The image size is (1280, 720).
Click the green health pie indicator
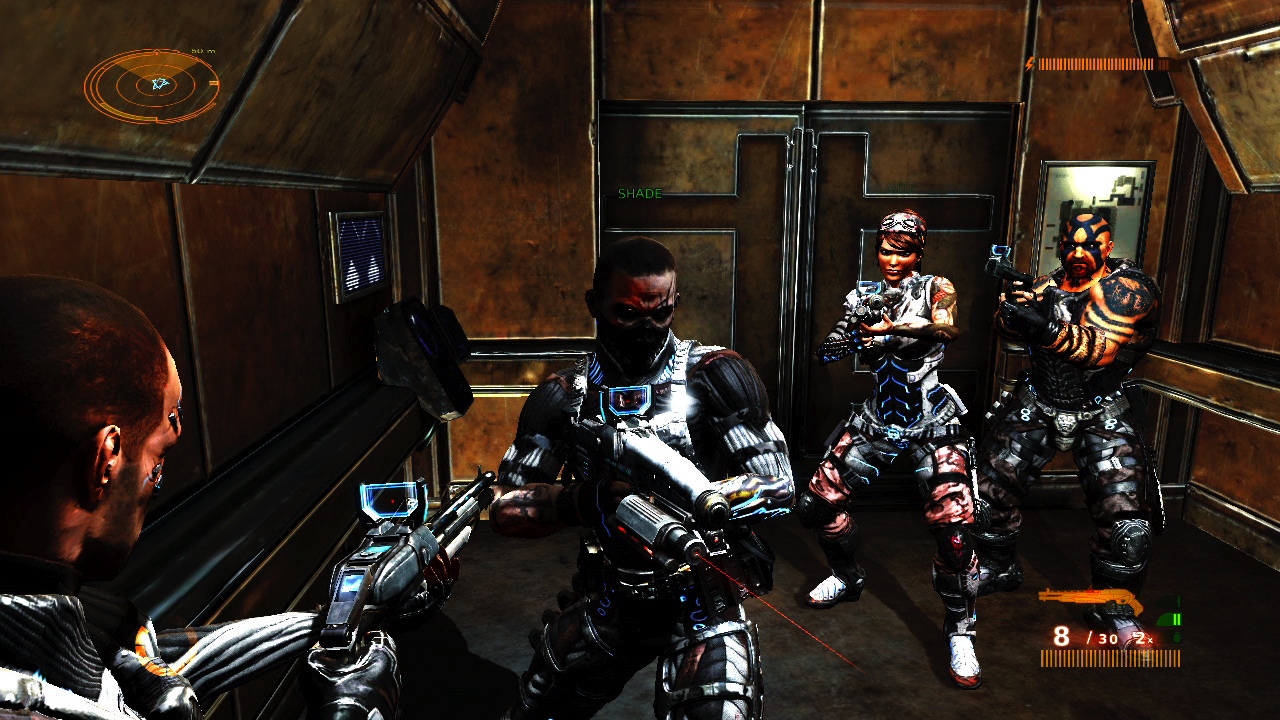click(1166, 618)
